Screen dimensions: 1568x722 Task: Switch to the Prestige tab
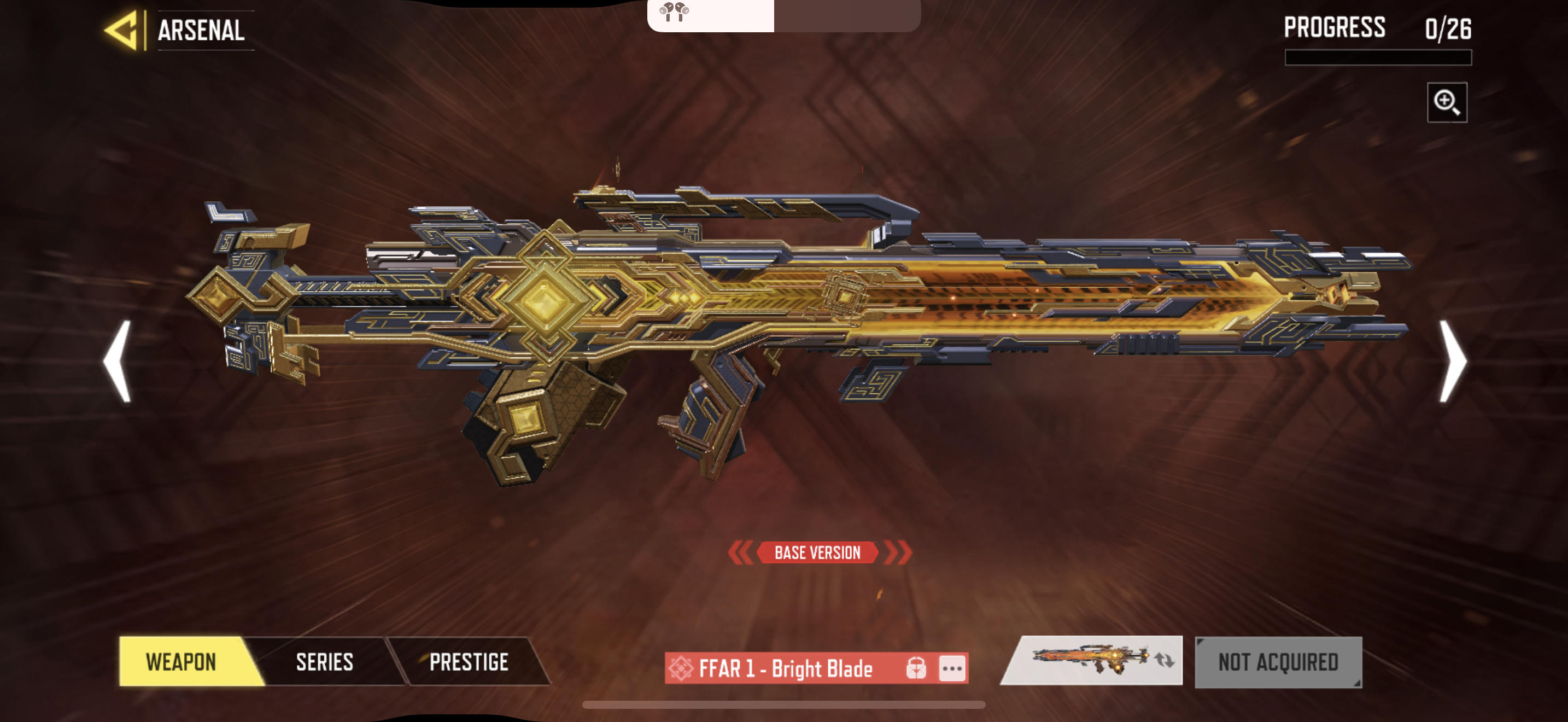[x=469, y=662]
